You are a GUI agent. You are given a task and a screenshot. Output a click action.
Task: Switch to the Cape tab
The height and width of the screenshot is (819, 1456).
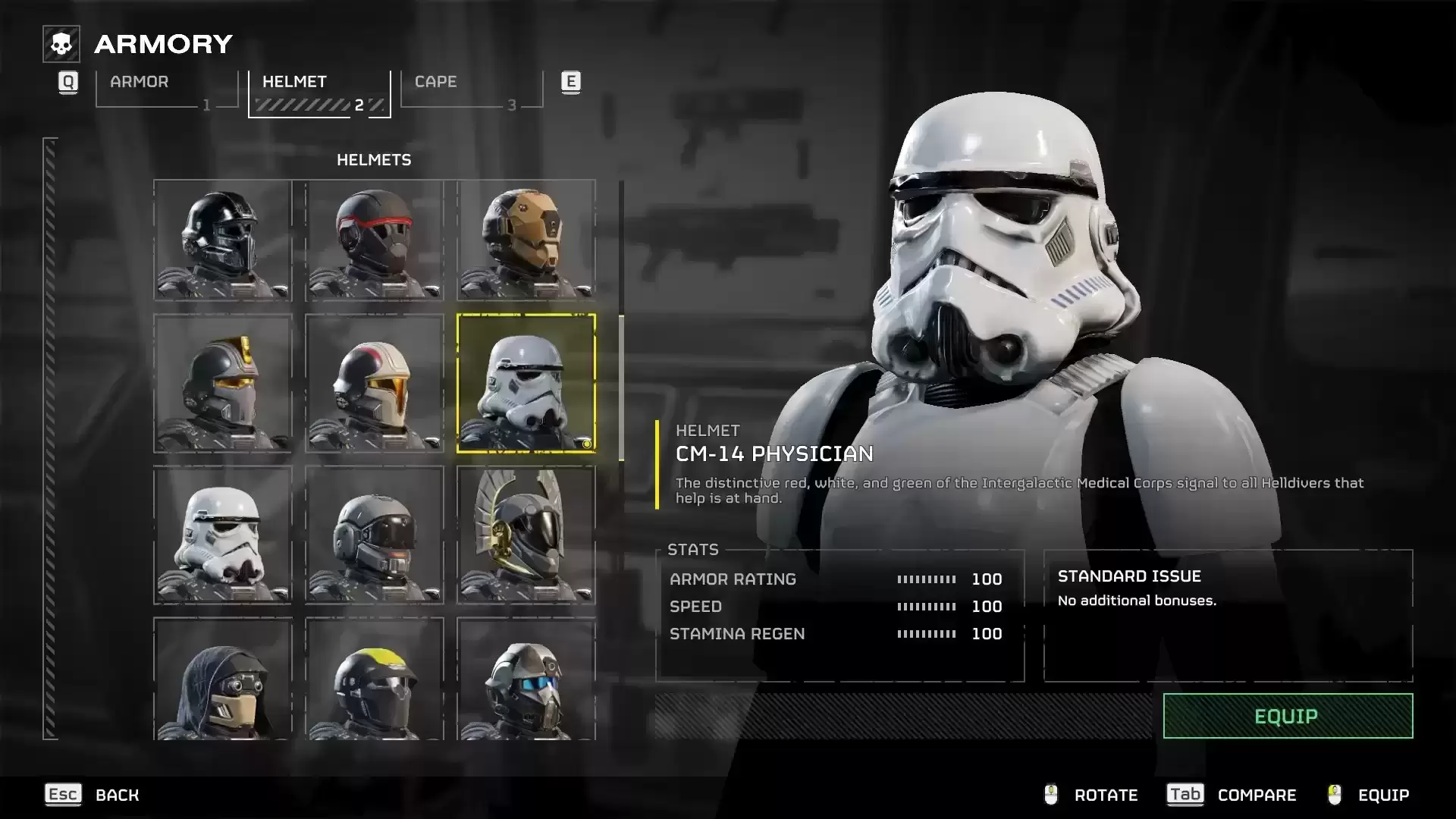(472, 89)
